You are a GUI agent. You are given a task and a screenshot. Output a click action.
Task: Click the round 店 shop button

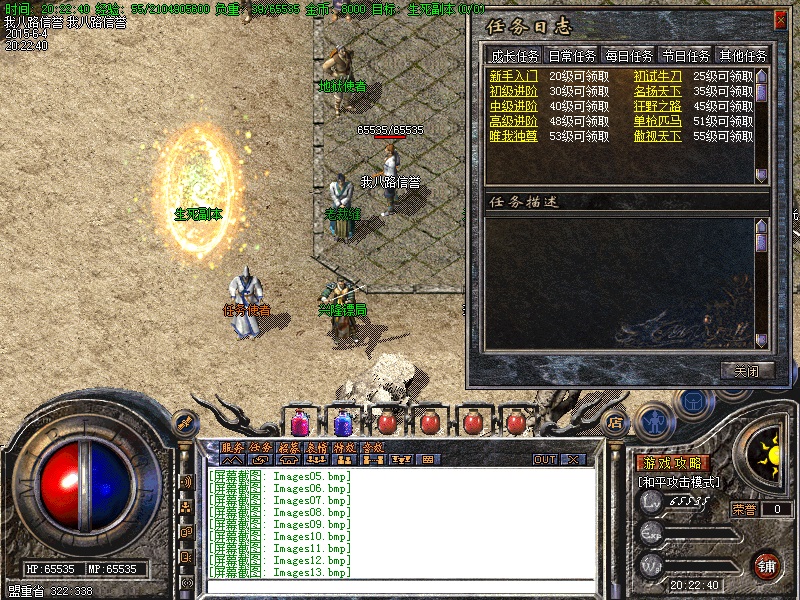pos(615,422)
